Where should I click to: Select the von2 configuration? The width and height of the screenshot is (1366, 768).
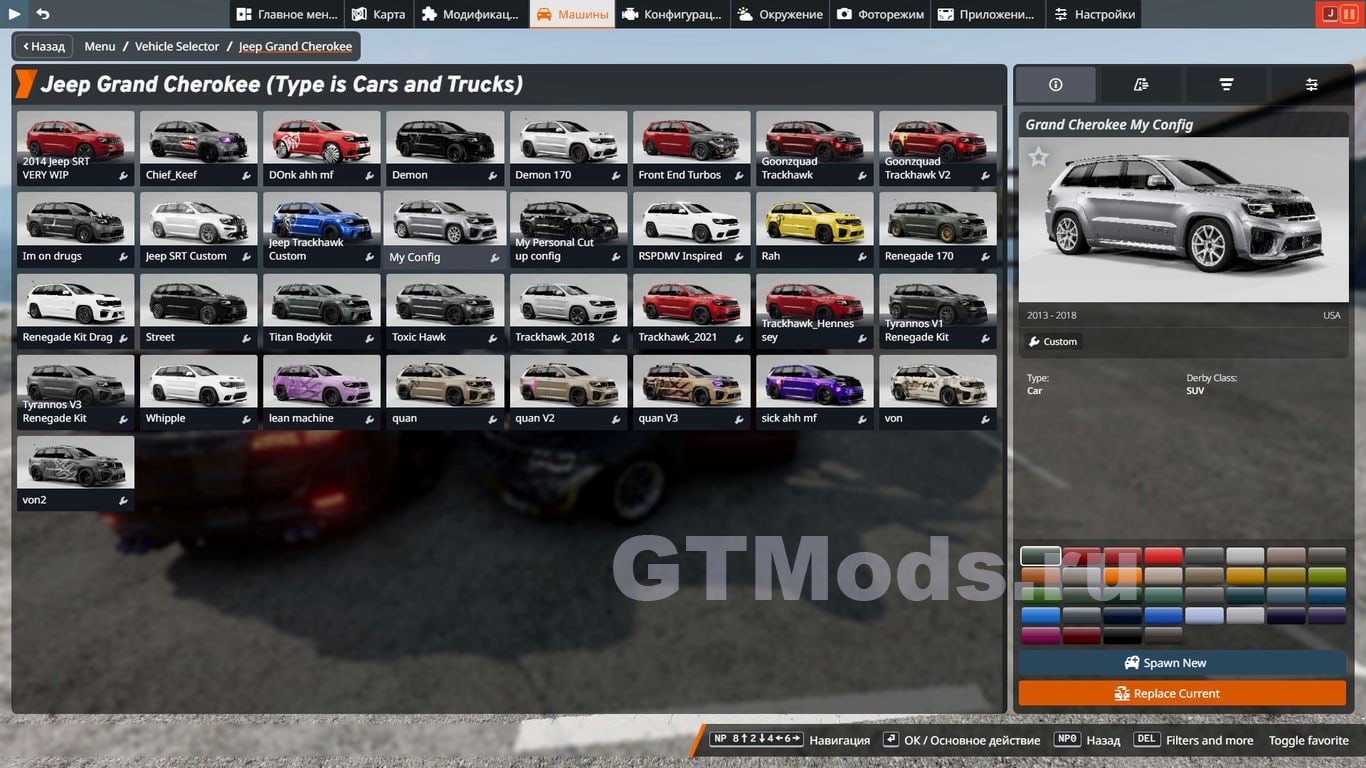pyautogui.click(x=75, y=472)
